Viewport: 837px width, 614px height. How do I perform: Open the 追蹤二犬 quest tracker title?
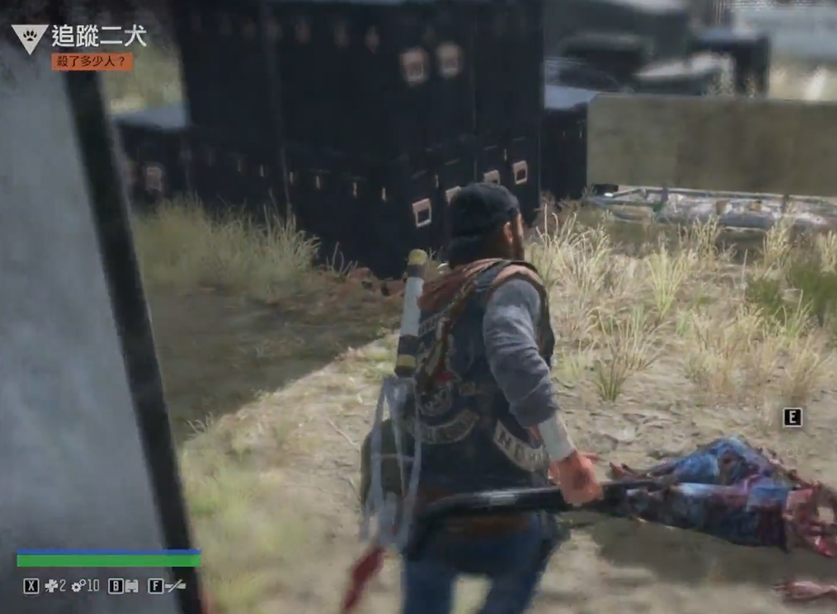[99, 37]
